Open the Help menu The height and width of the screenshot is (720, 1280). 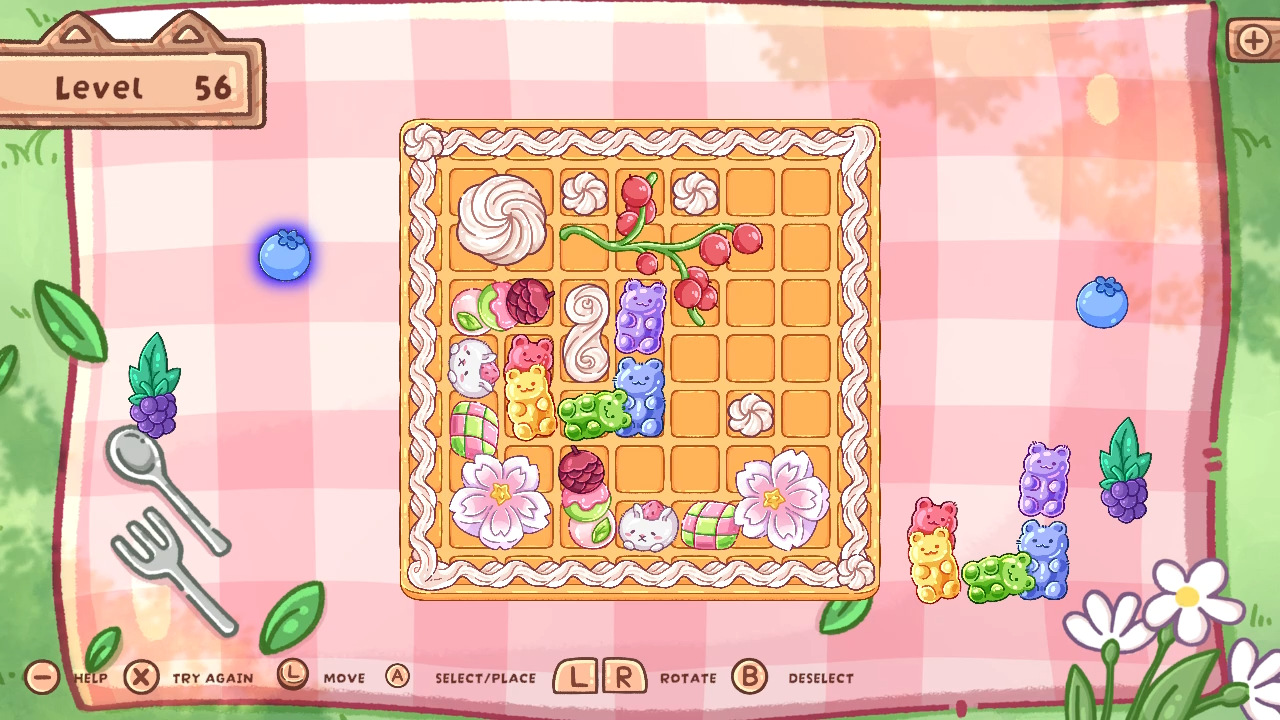click(x=40, y=677)
